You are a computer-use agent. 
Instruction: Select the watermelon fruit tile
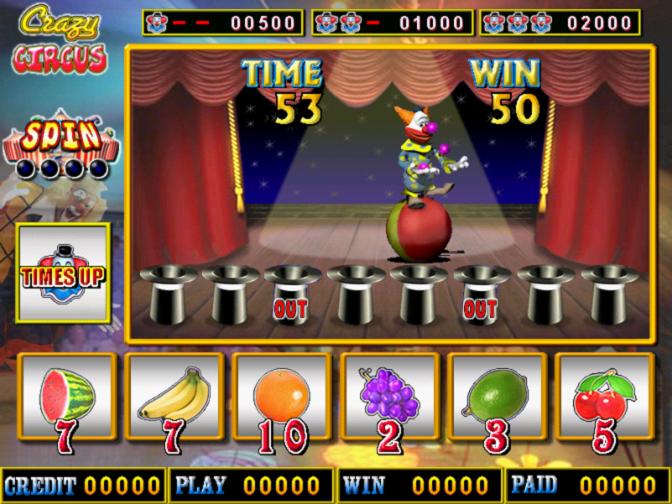[64, 400]
